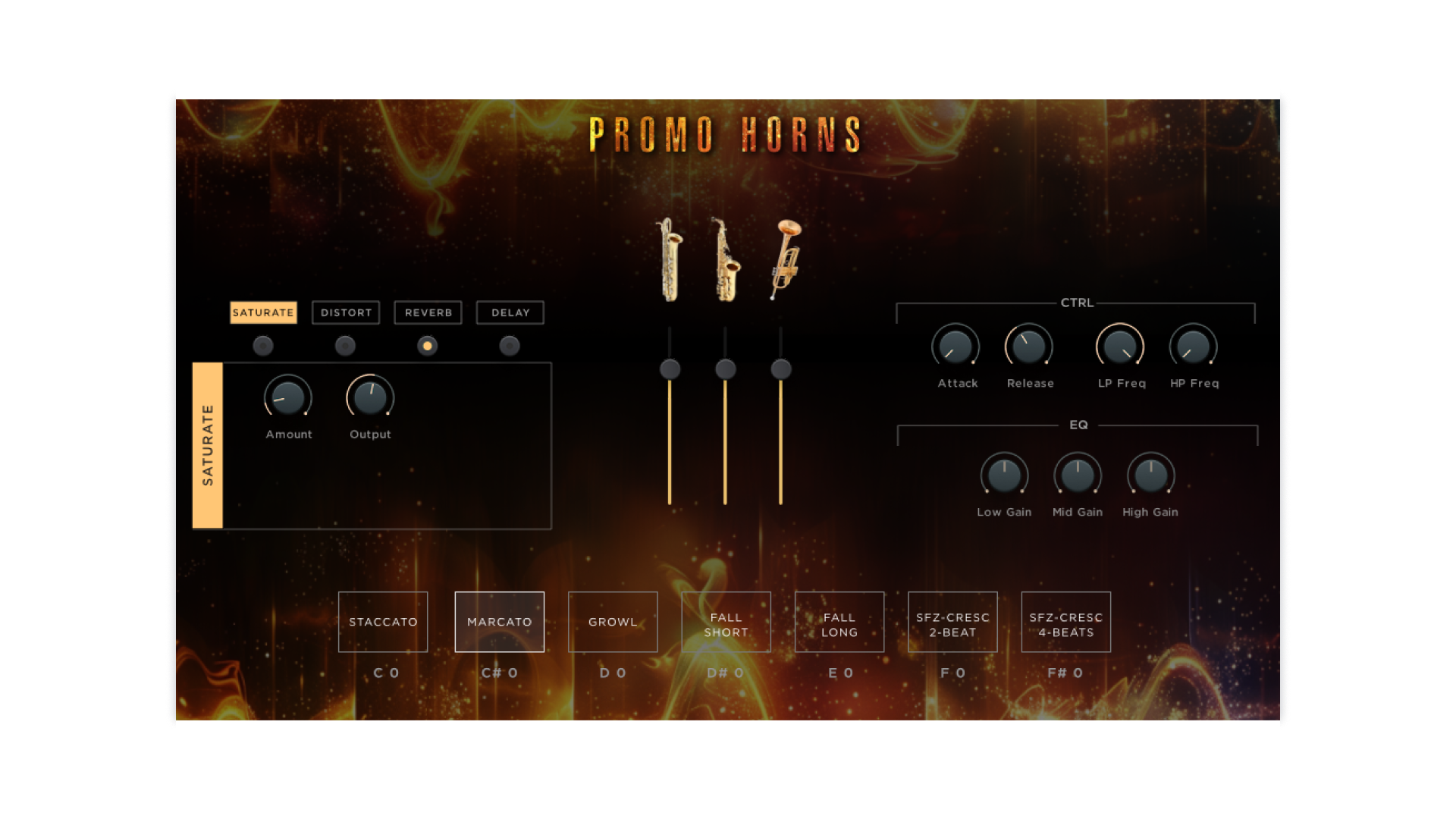Select the STACCATO articulation

[383, 621]
